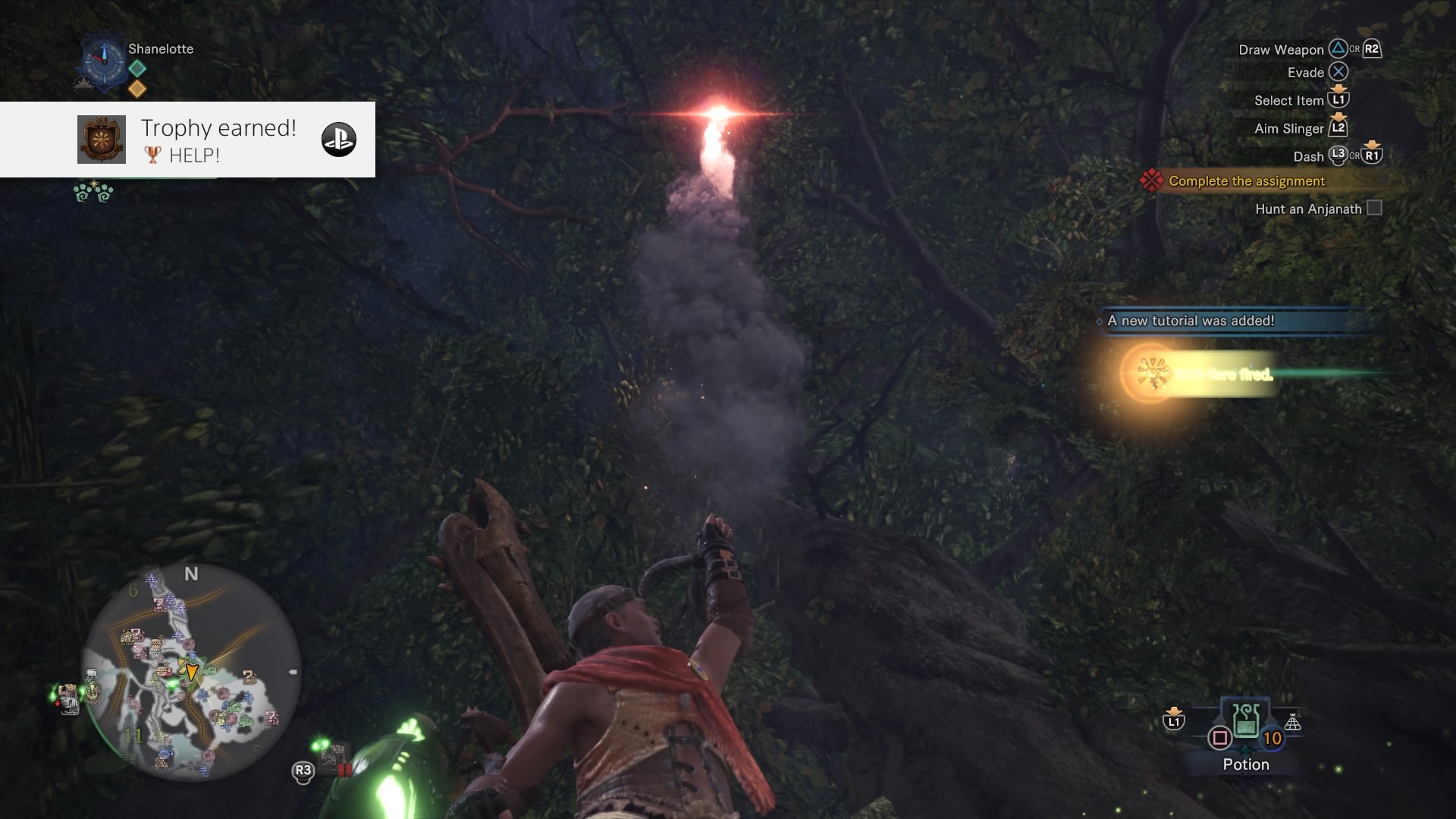The height and width of the screenshot is (819, 1456).
Task: Toggle the green gem under Shanelotte's name
Action: (x=136, y=68)
